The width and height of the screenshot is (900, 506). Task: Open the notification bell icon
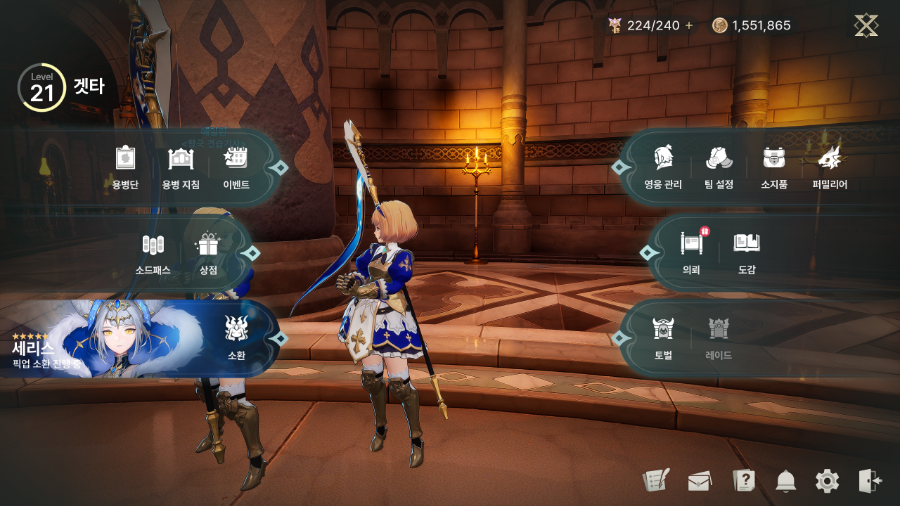point(785,481)
